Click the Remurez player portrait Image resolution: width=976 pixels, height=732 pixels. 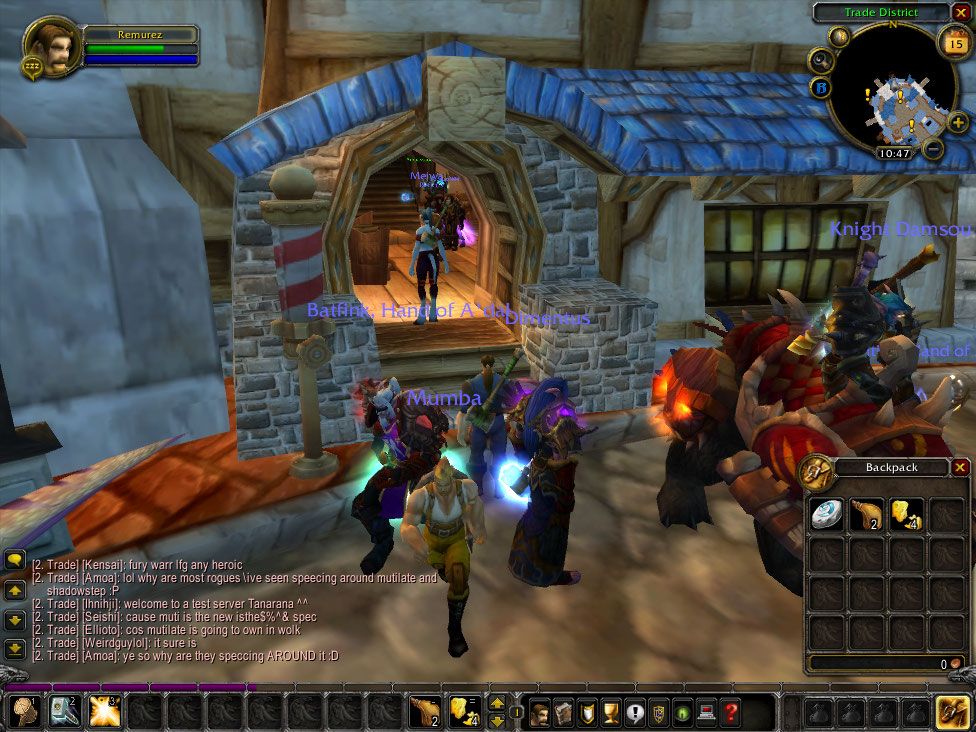click(x=49, y=45)
